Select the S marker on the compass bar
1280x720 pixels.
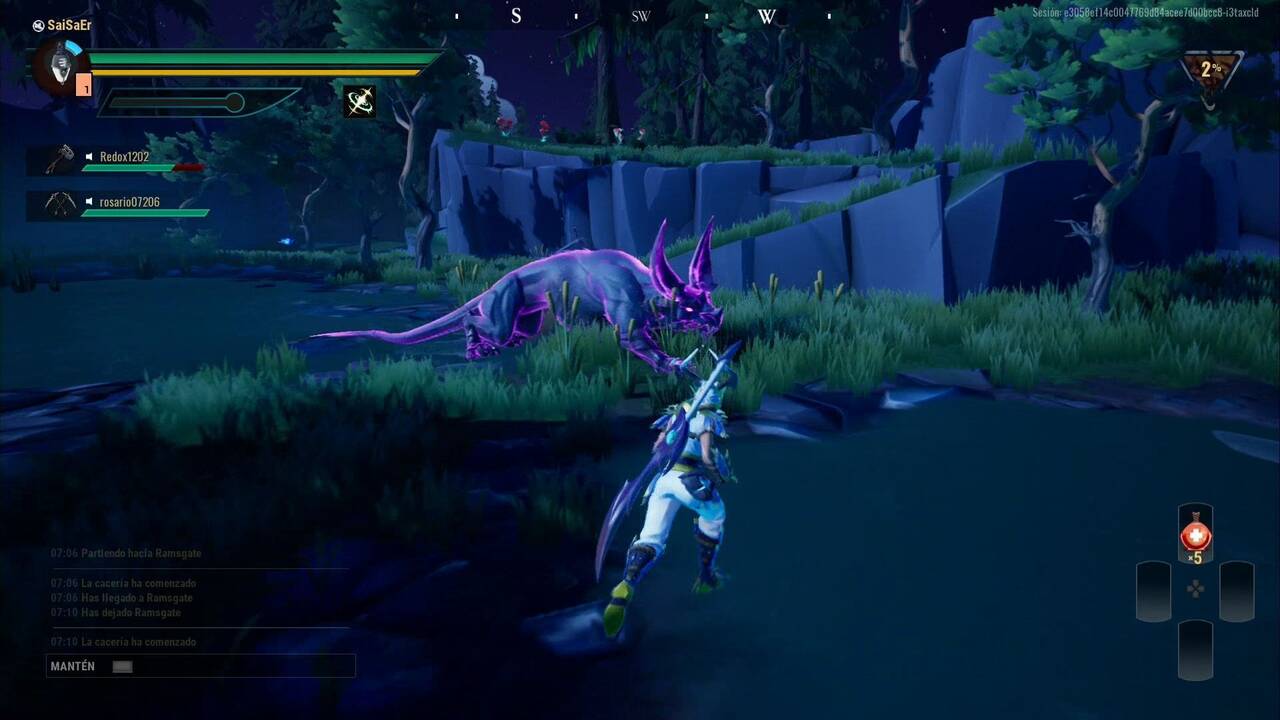(x=516, y=16)
